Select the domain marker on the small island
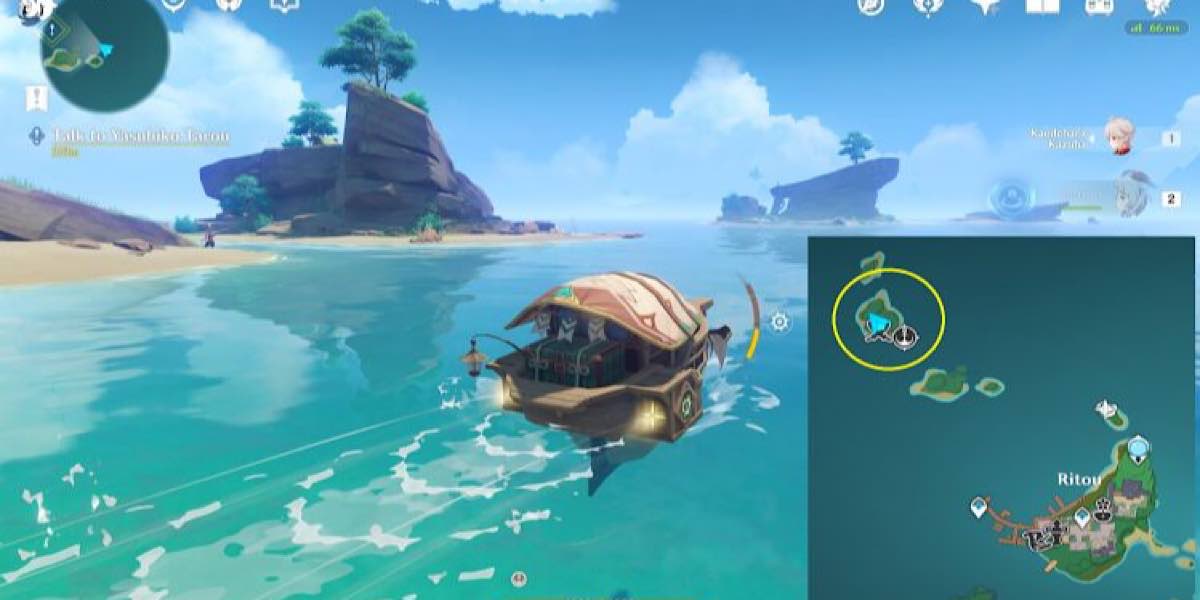Screen dimensions: 1200x600 click(x=1106, y=409)
